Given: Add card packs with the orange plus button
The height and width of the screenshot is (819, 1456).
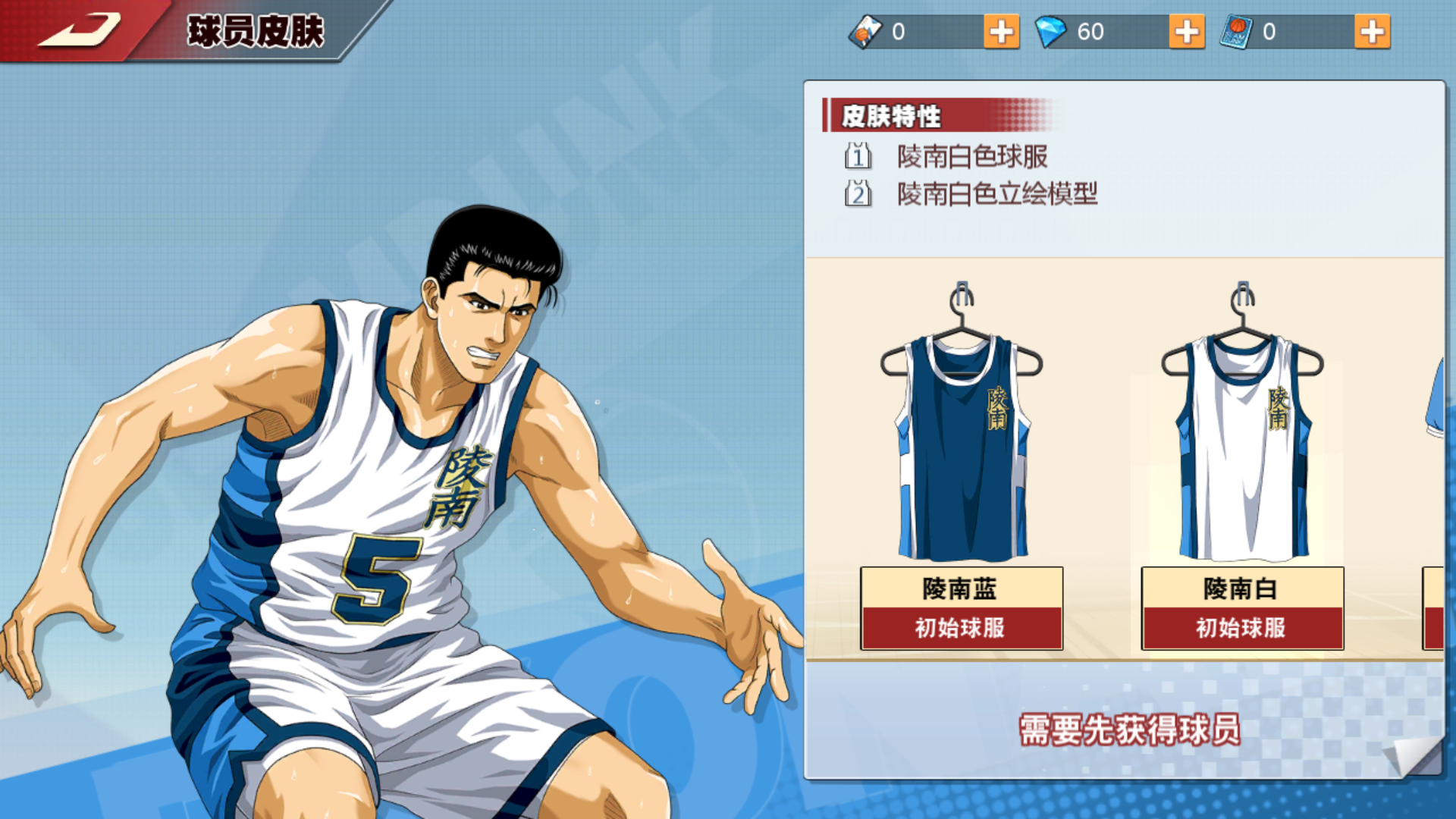Looking at the screenshot, I should click(1371, 32).
